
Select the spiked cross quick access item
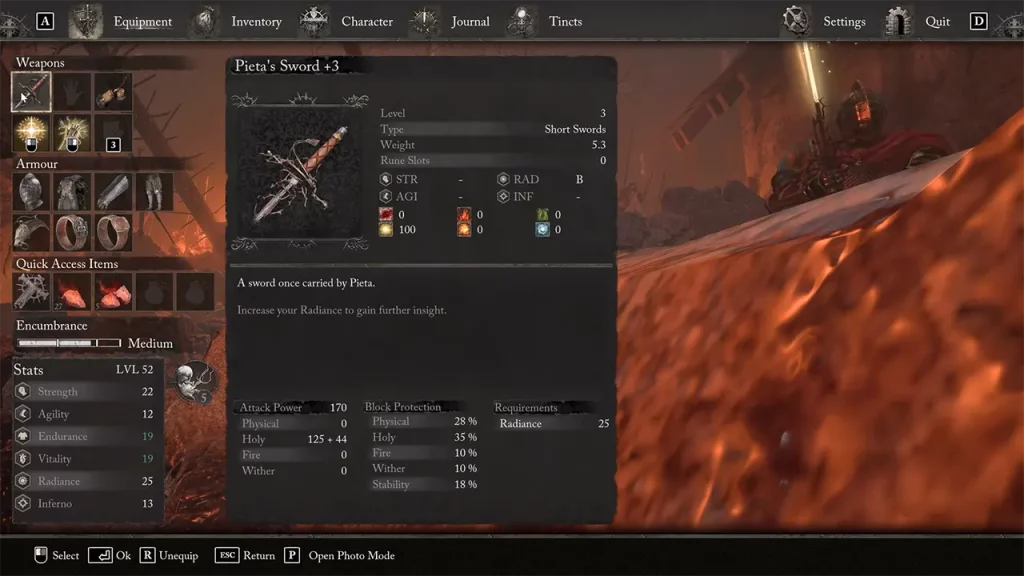point(32,292)
